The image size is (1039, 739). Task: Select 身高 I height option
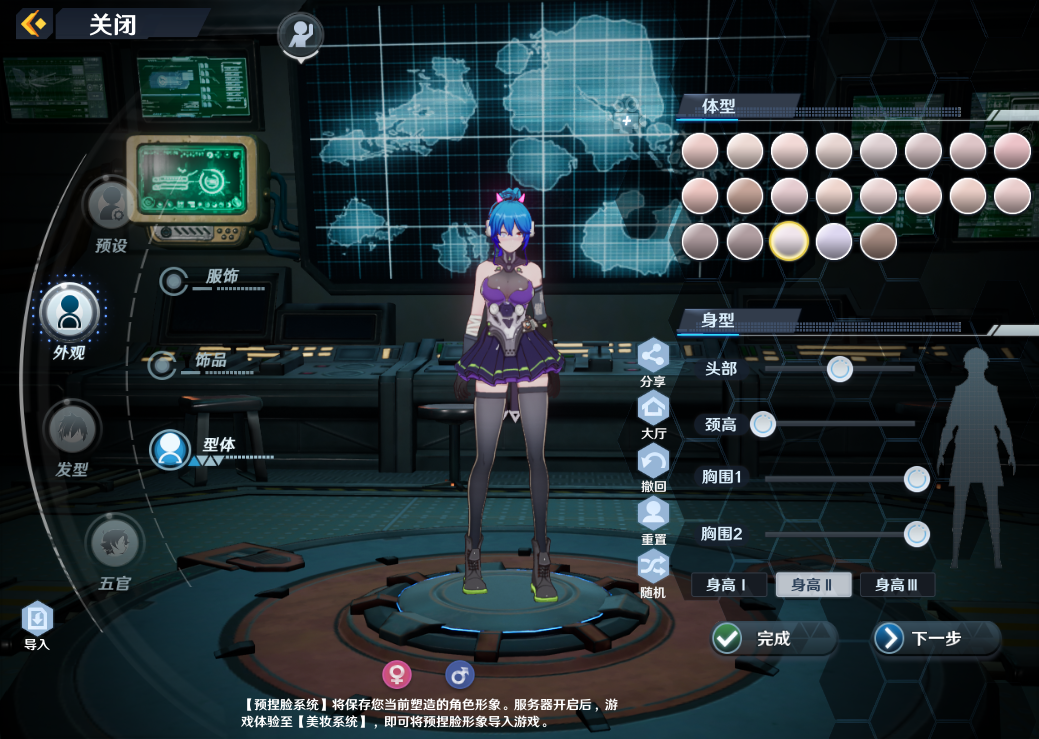coord(728,585)
